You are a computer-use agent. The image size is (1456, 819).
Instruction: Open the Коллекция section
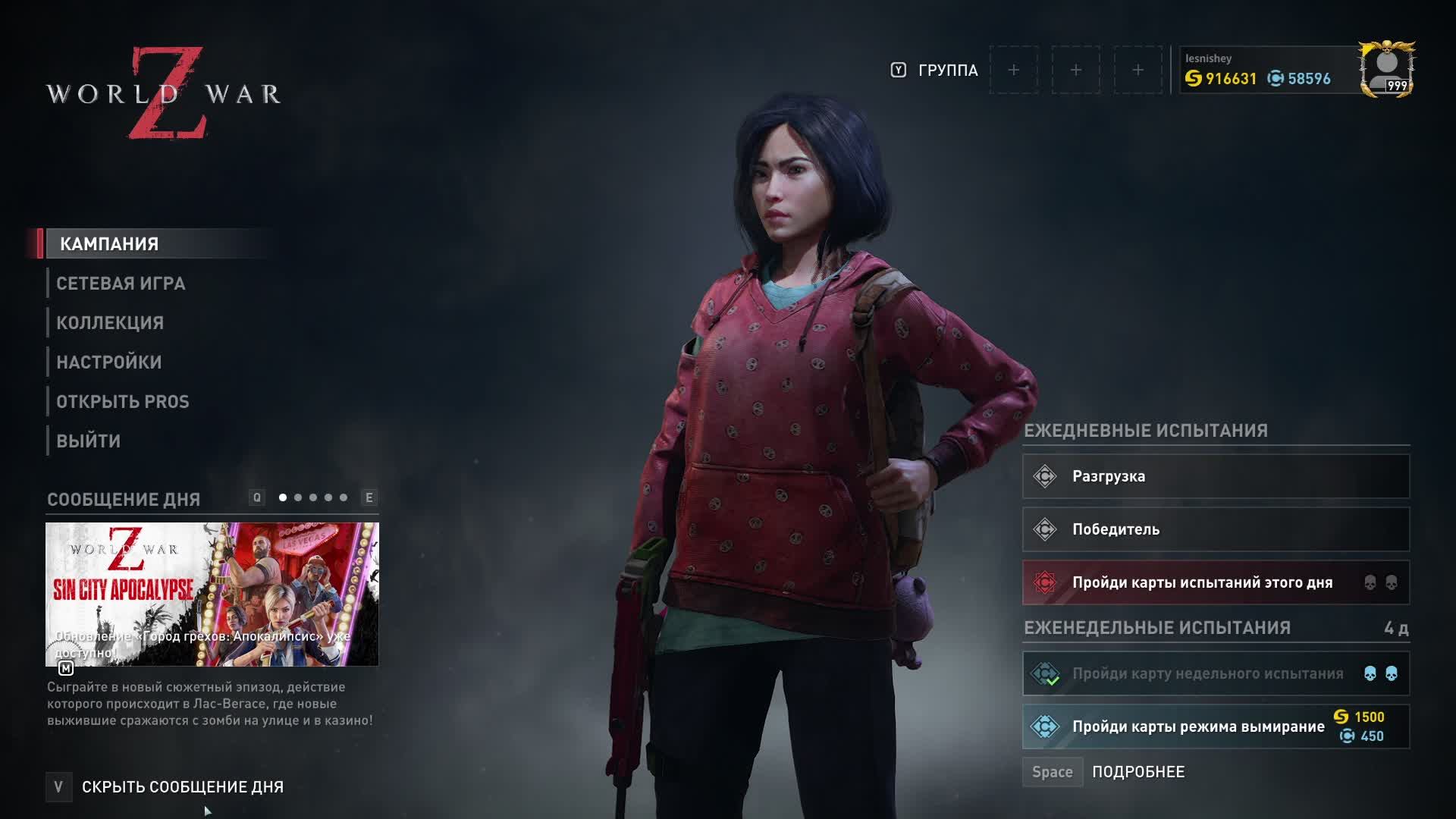(x=110, y=323)
